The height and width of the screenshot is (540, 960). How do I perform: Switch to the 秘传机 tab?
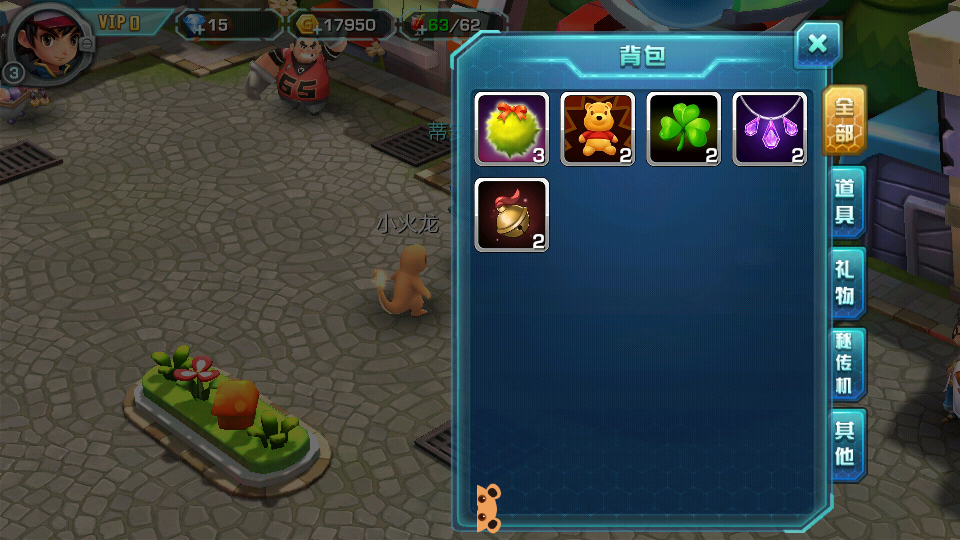(845, 363)
